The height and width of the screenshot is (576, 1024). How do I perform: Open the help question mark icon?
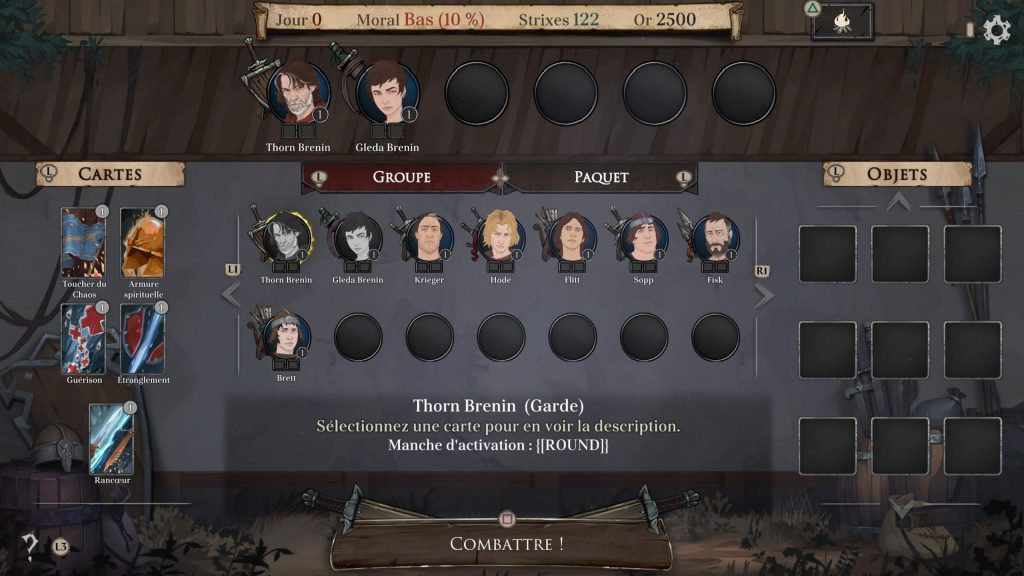click(31, 545)
